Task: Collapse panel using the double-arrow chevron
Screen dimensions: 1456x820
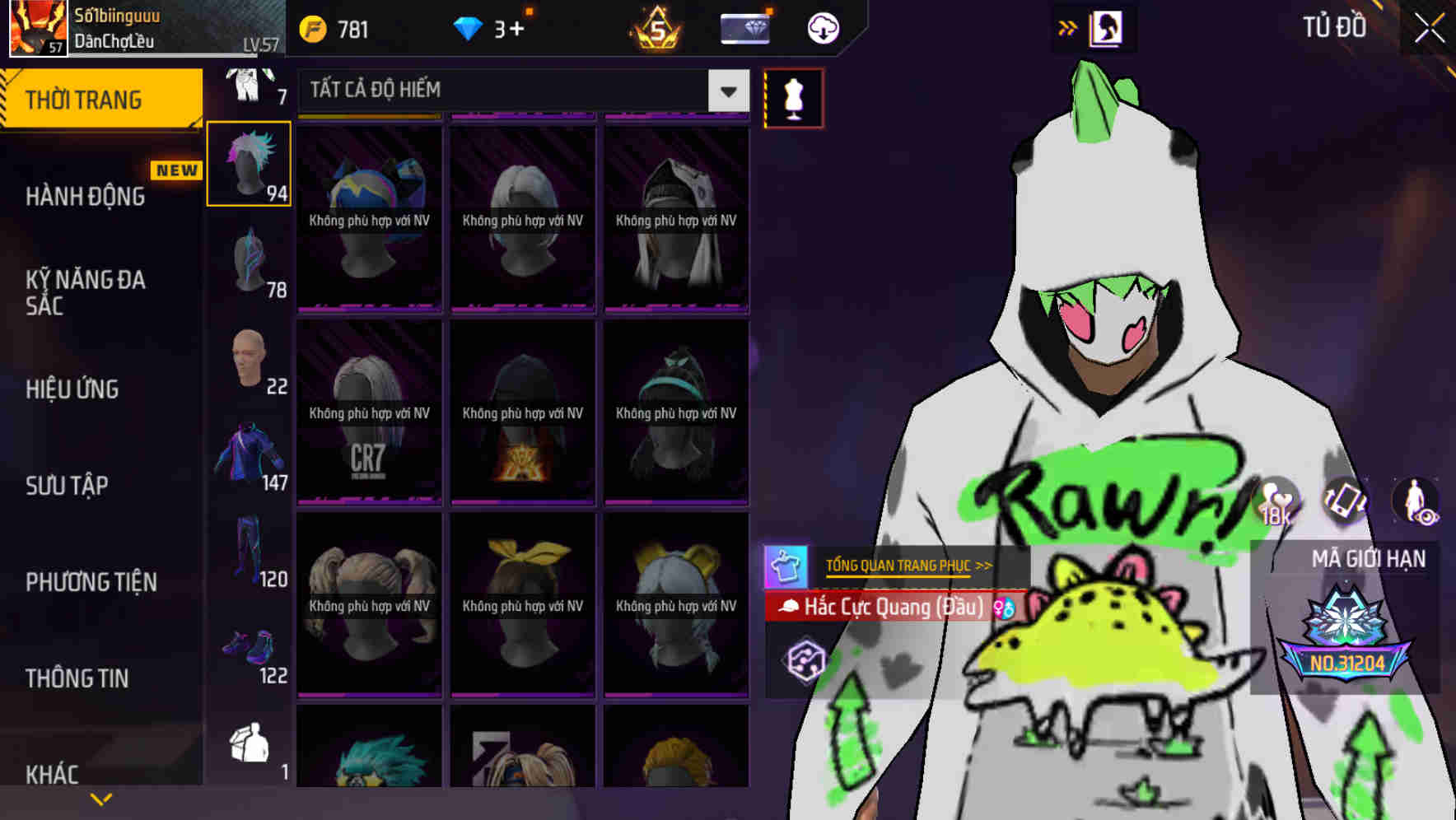Action: [x=1066, y=26]
